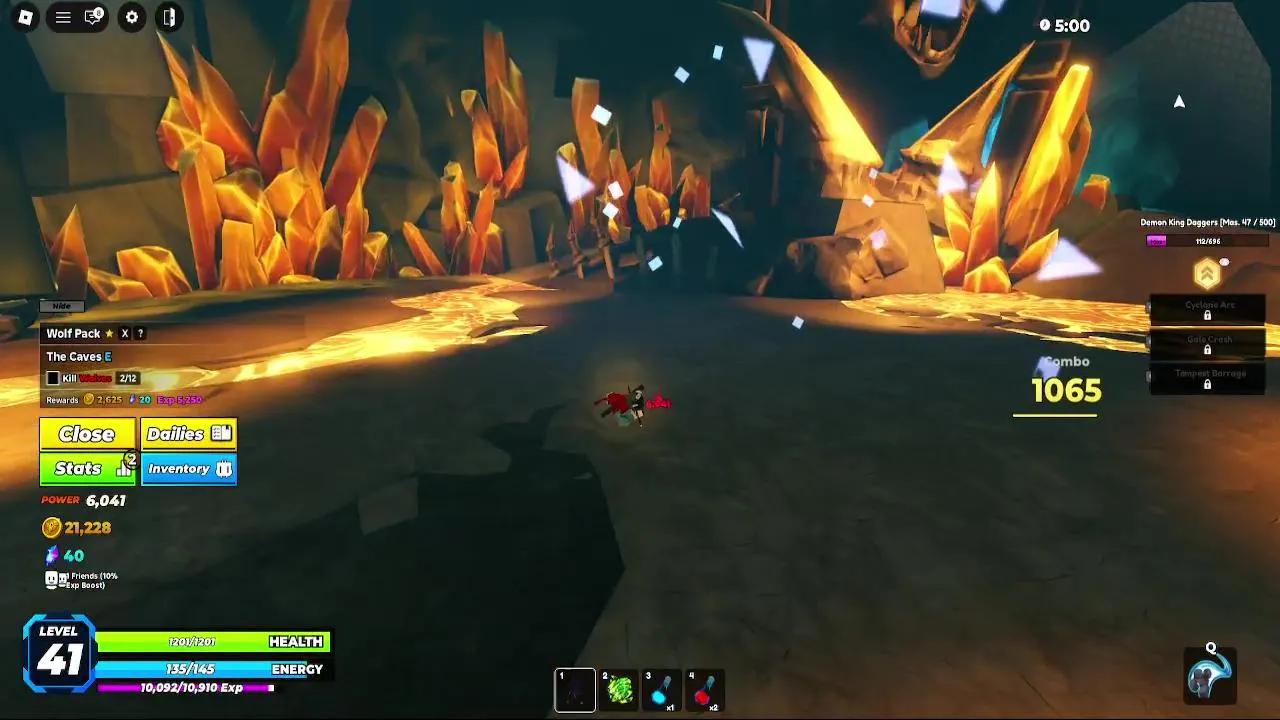Viewport: 1280px width, 720px height.
Task: Click the locked Cyclone Arc ability
Action: [x=1208, y=308]
